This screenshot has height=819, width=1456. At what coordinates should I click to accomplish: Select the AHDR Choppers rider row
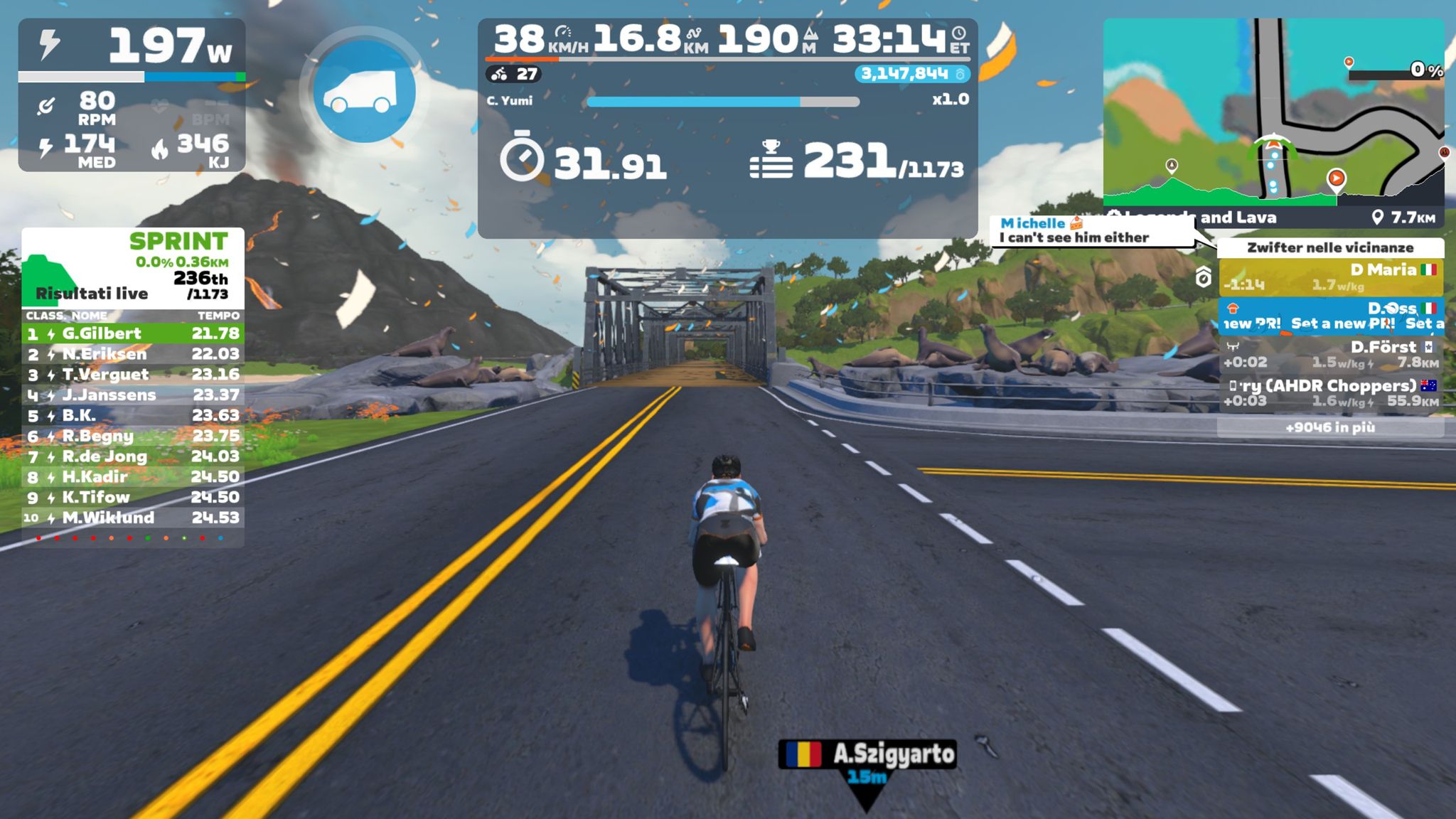point(1330,393)
